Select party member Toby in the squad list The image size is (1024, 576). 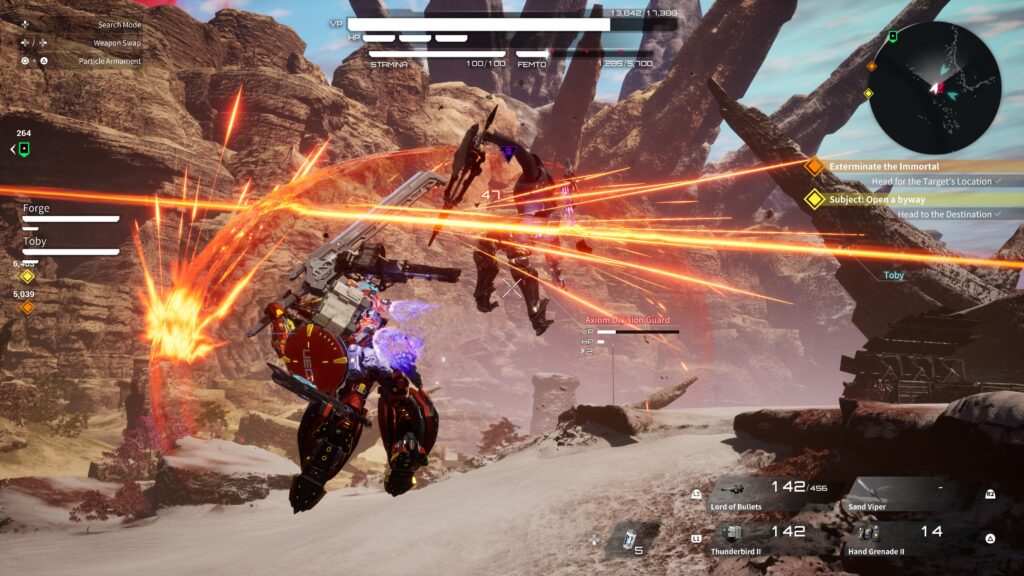click(35, 242)
